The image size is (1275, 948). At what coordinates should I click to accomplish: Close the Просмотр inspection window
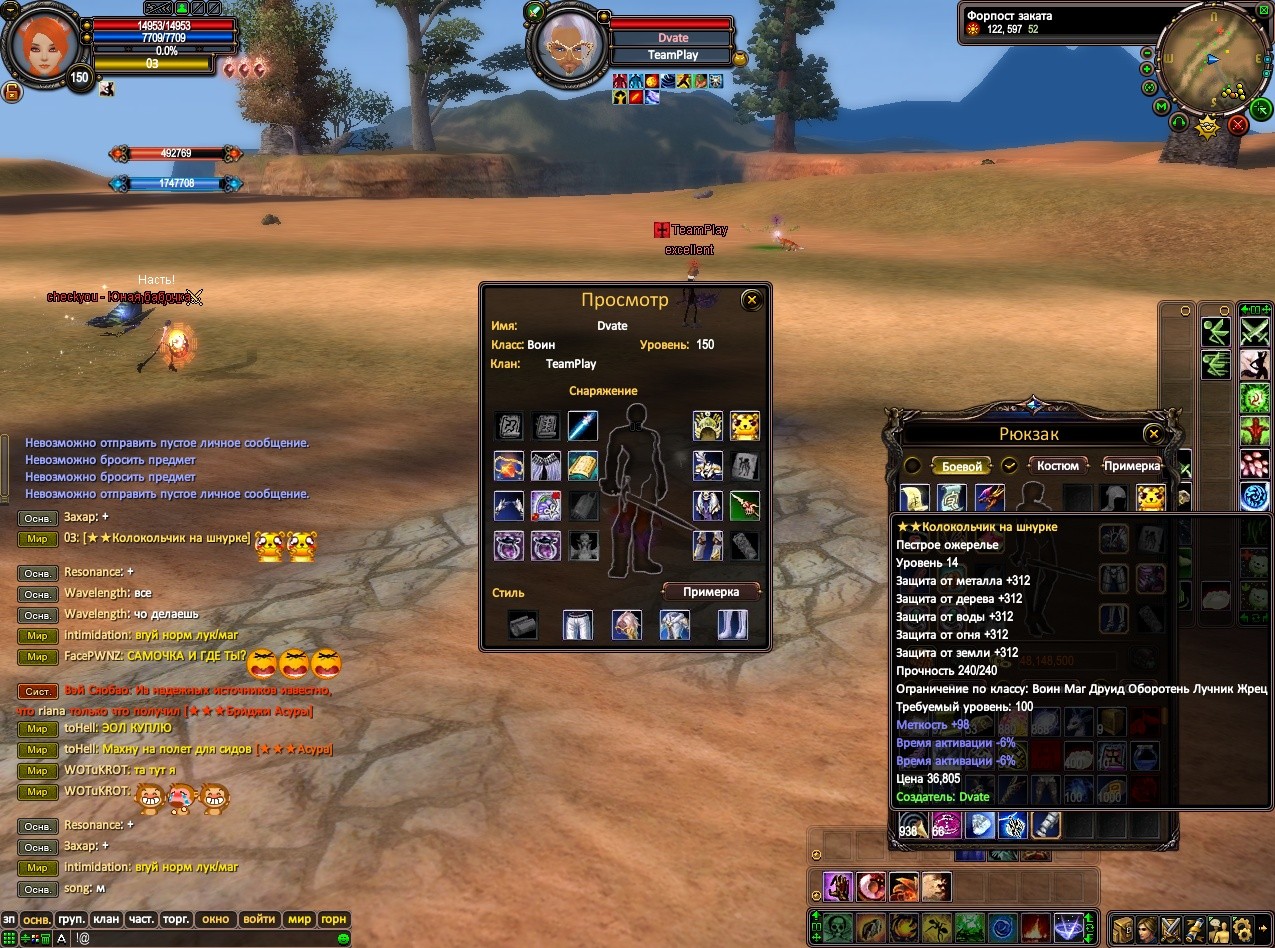752,299
